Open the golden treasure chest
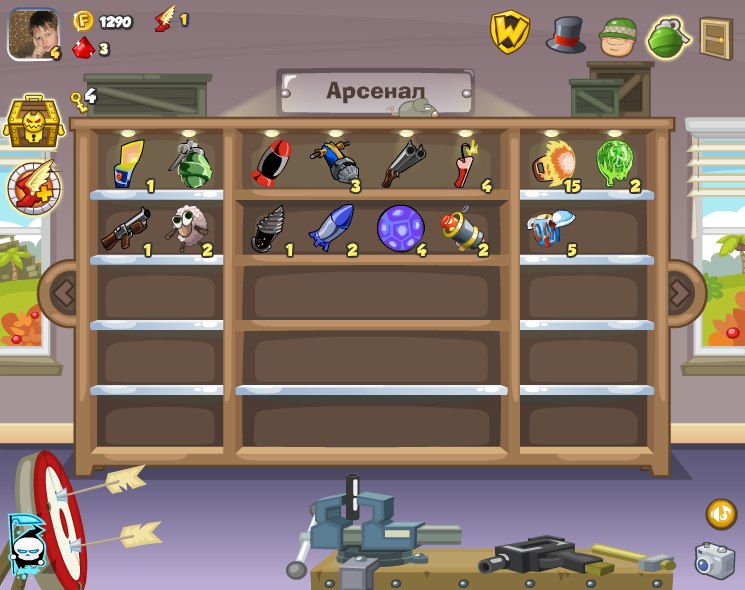 click(x=33, y=122)
